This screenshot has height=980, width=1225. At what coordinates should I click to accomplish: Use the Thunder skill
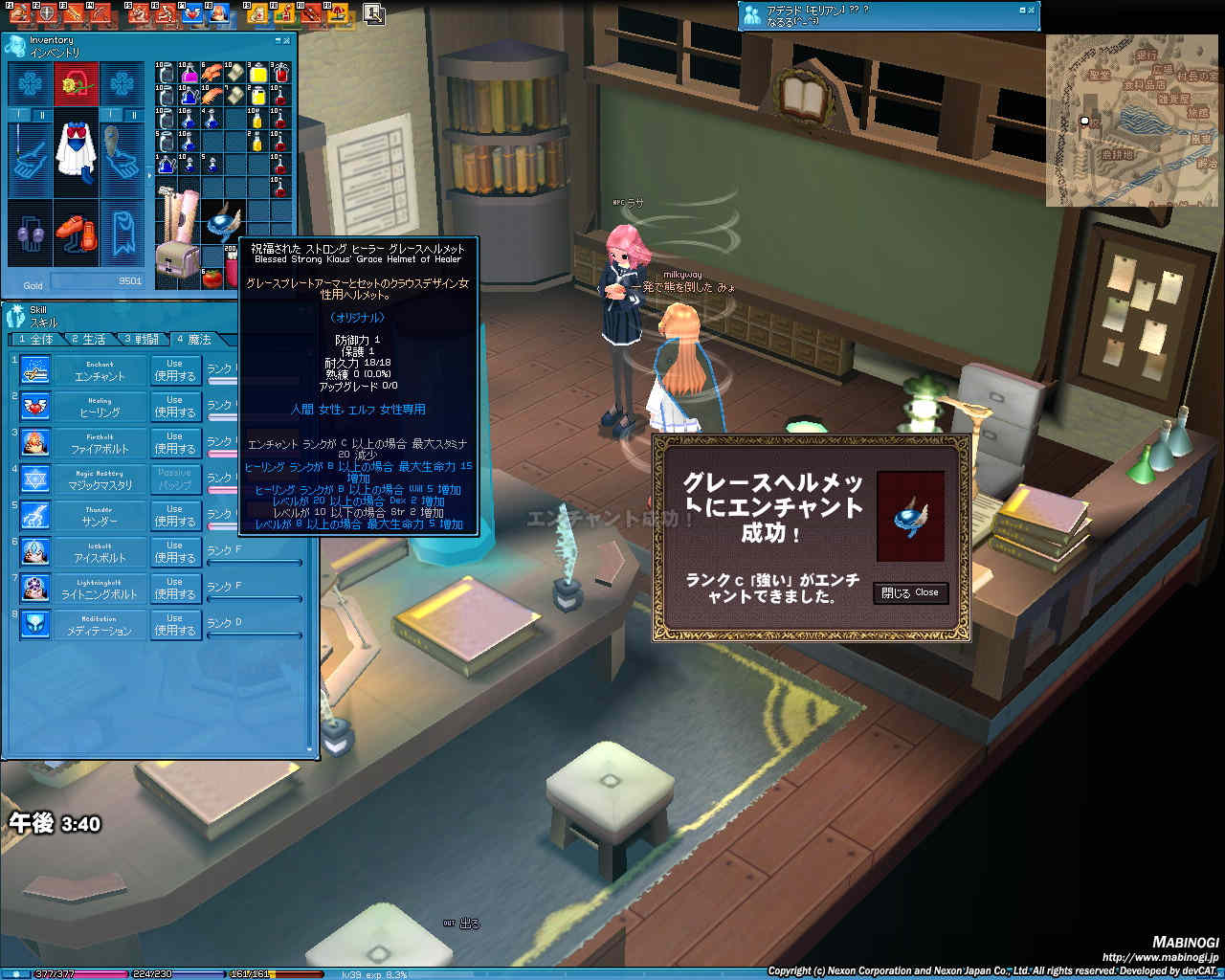(174, 516)
